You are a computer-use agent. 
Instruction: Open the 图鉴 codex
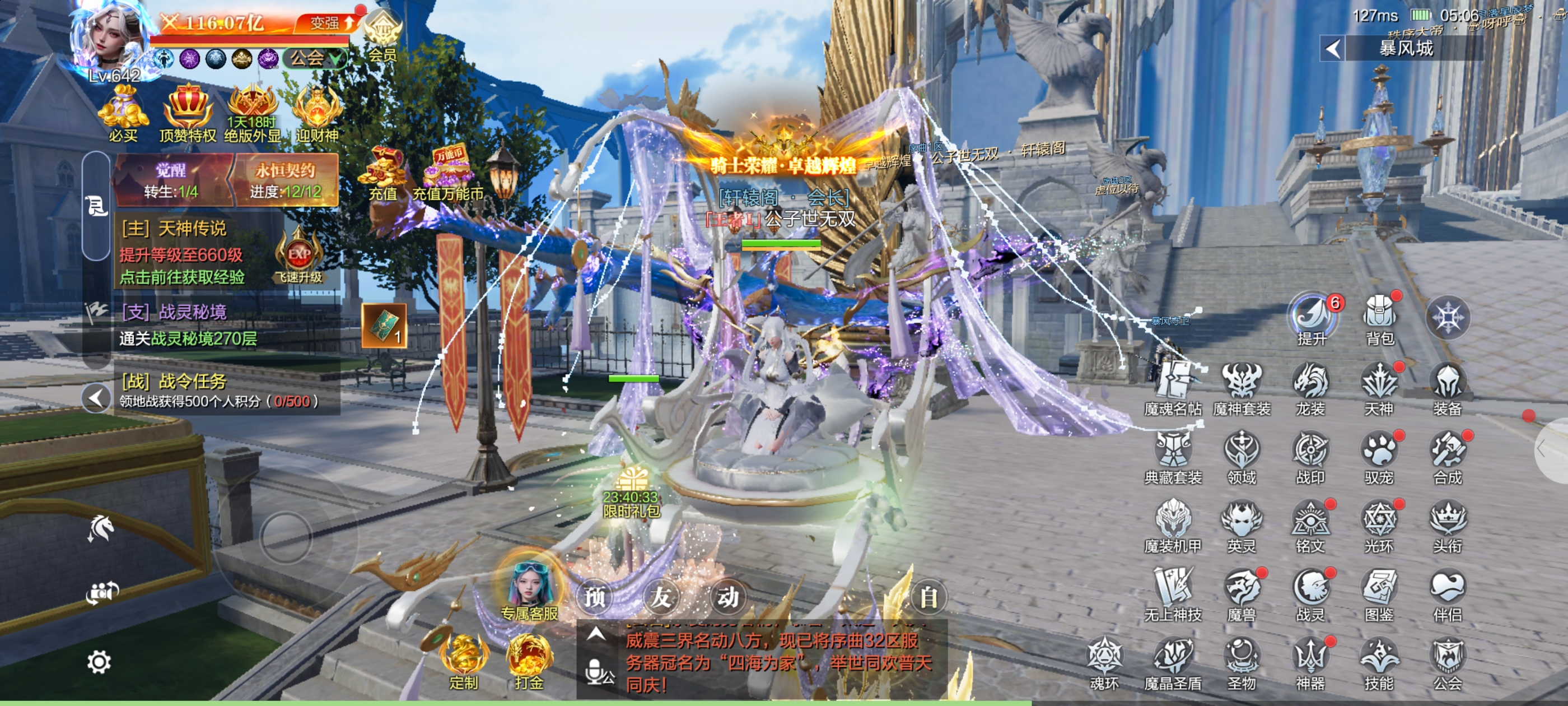pos(1378,594)
